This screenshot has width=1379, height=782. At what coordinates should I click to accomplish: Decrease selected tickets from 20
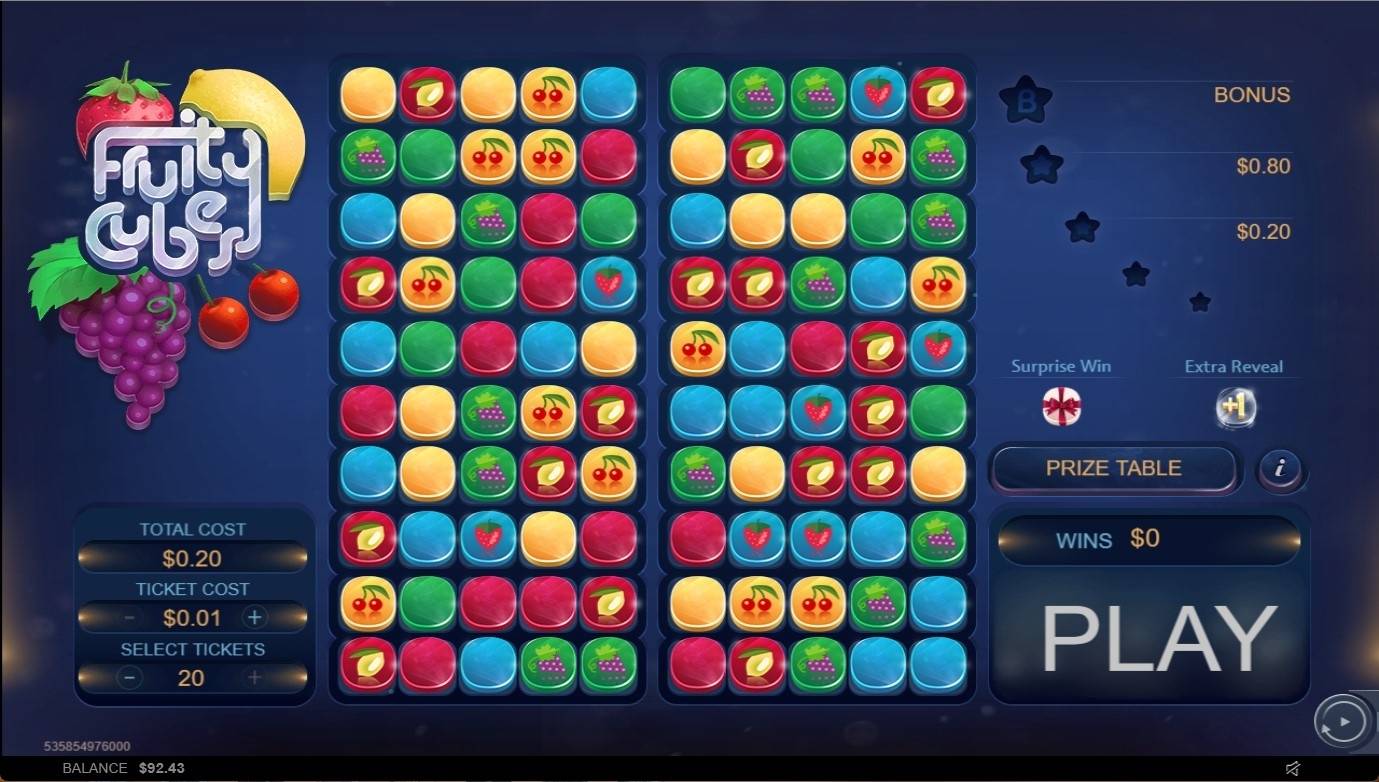tap(129, 678)
